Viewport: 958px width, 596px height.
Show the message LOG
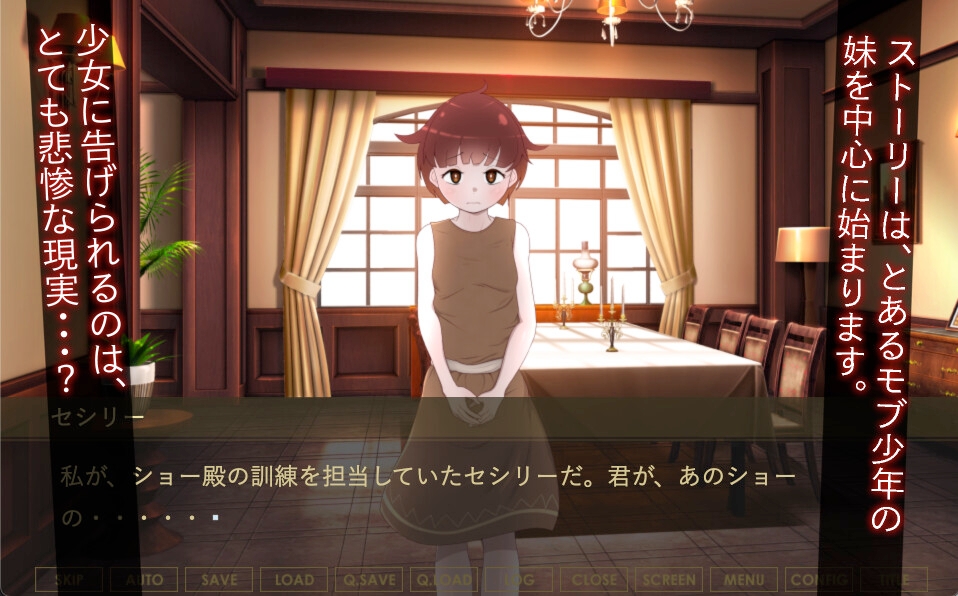[x=519, y=580]
